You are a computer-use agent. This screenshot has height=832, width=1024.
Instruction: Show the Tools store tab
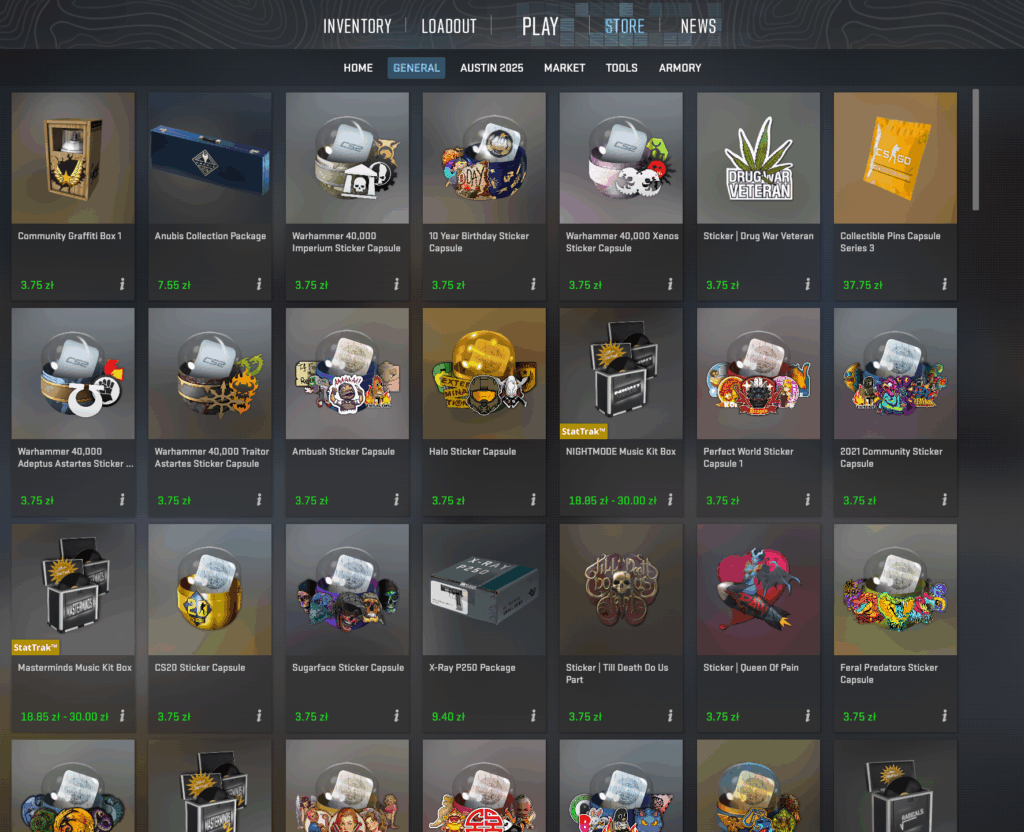621,68
